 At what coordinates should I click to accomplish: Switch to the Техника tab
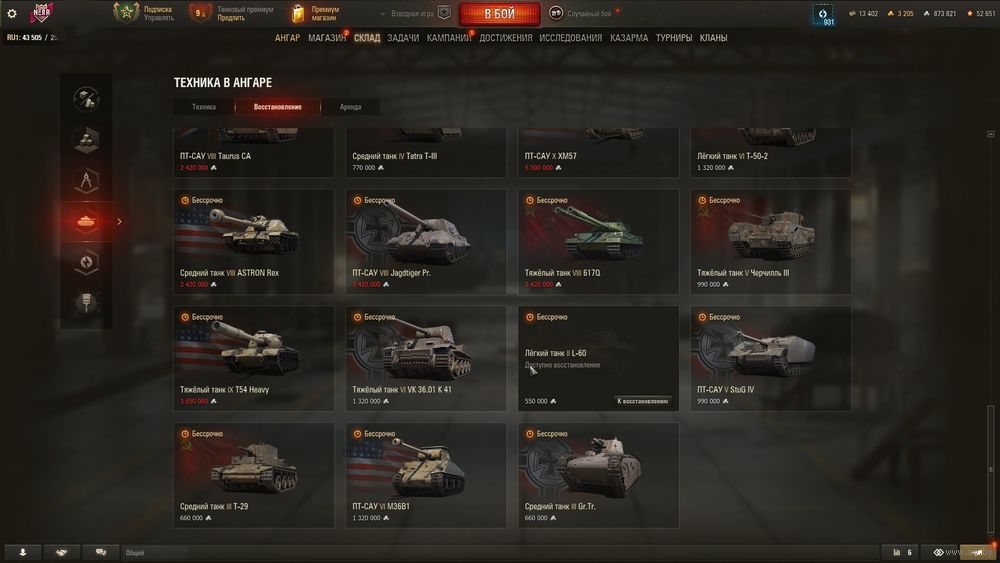204,107
